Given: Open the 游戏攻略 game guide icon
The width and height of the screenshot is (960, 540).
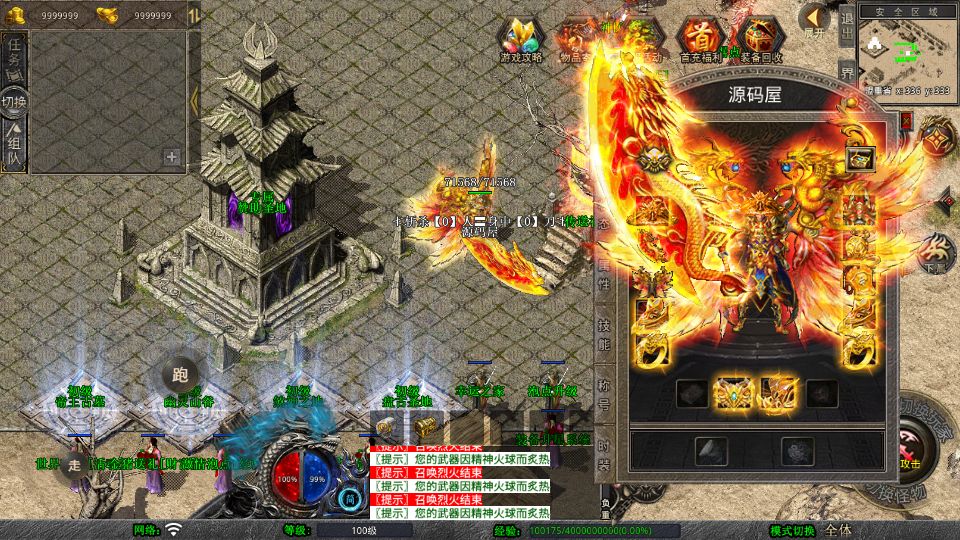Looking at the screenshot, I should coord(521,41).
